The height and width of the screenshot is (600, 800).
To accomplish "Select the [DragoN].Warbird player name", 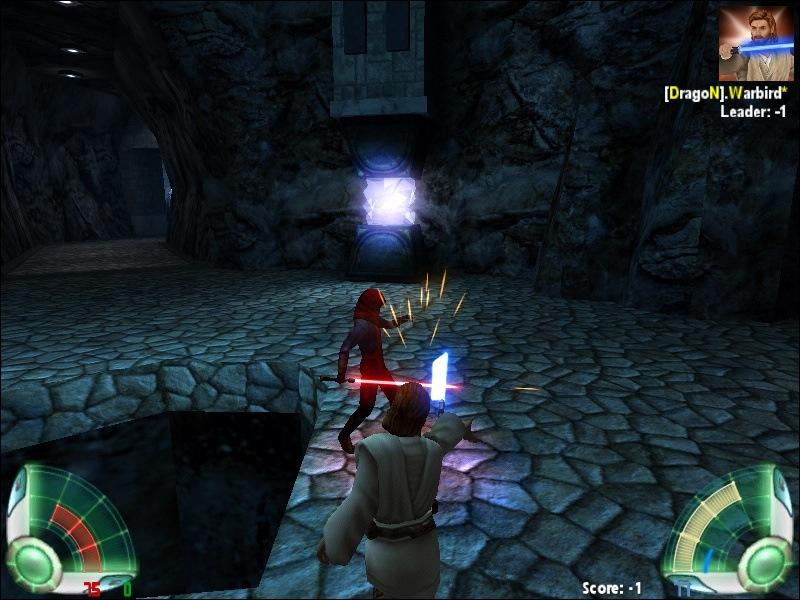I will tap(724, 93).
